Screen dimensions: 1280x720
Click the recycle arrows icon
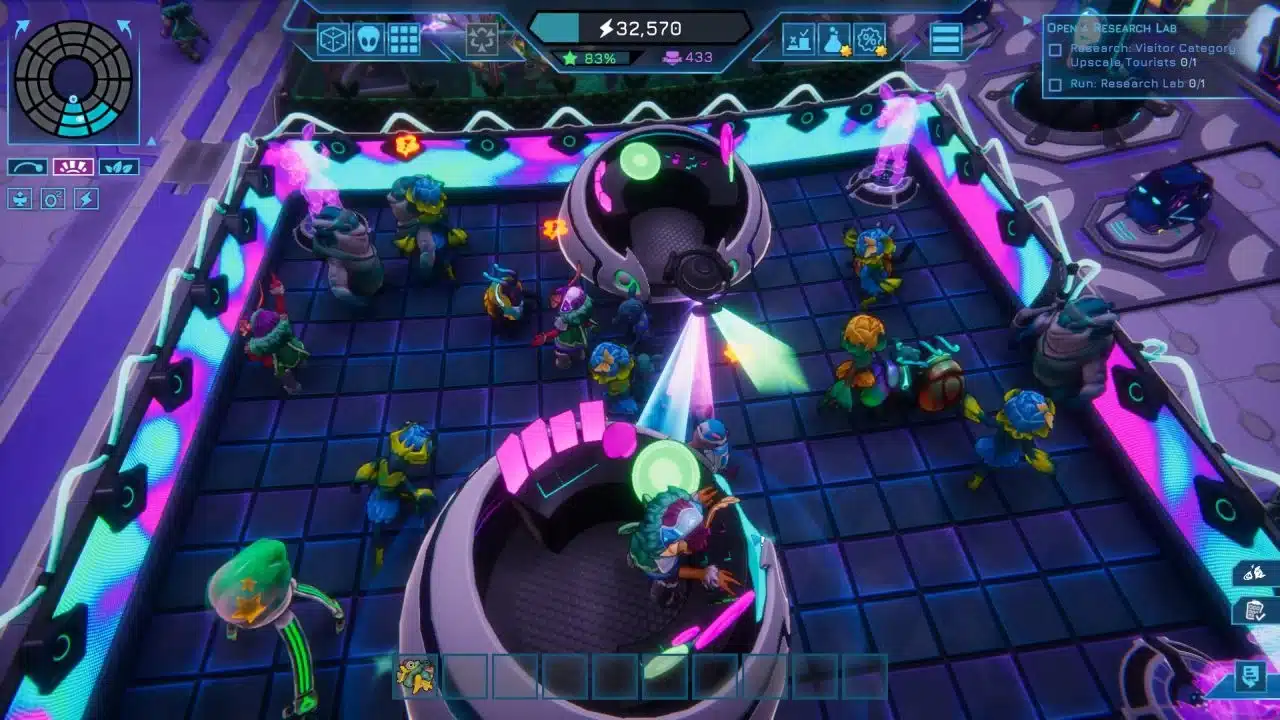click(482, 40)
